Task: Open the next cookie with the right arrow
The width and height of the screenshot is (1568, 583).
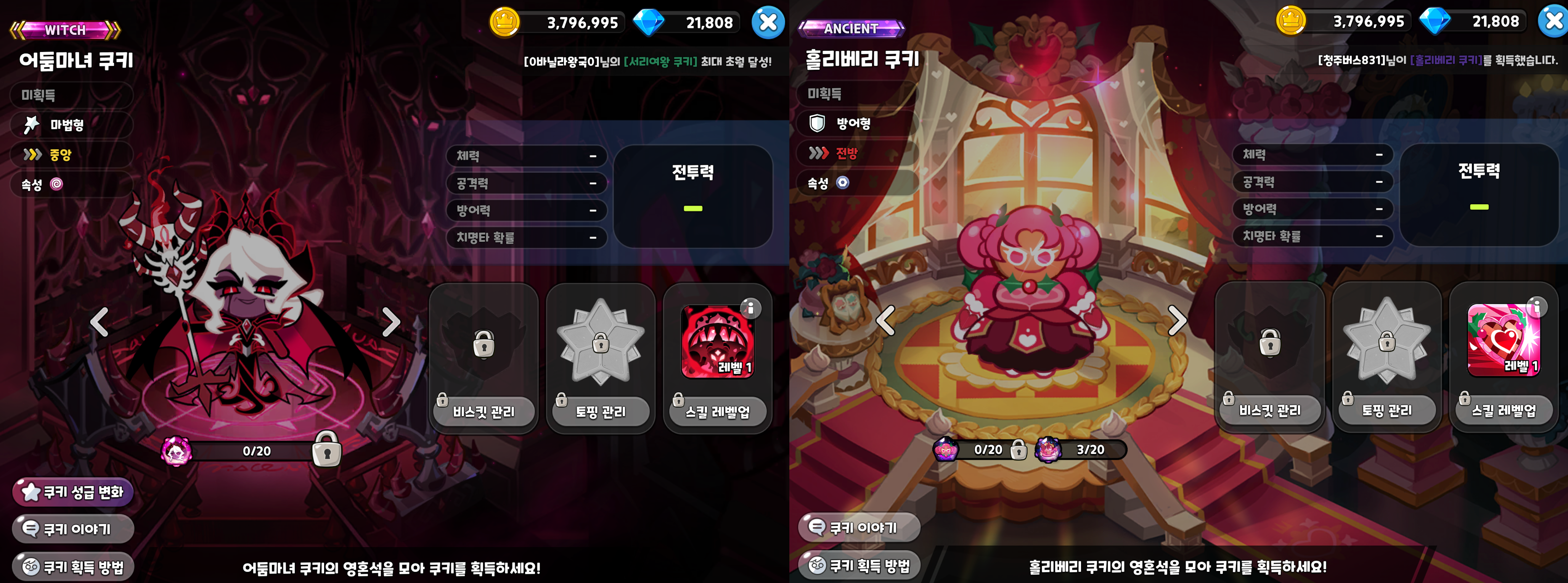Action: (390, 324)
